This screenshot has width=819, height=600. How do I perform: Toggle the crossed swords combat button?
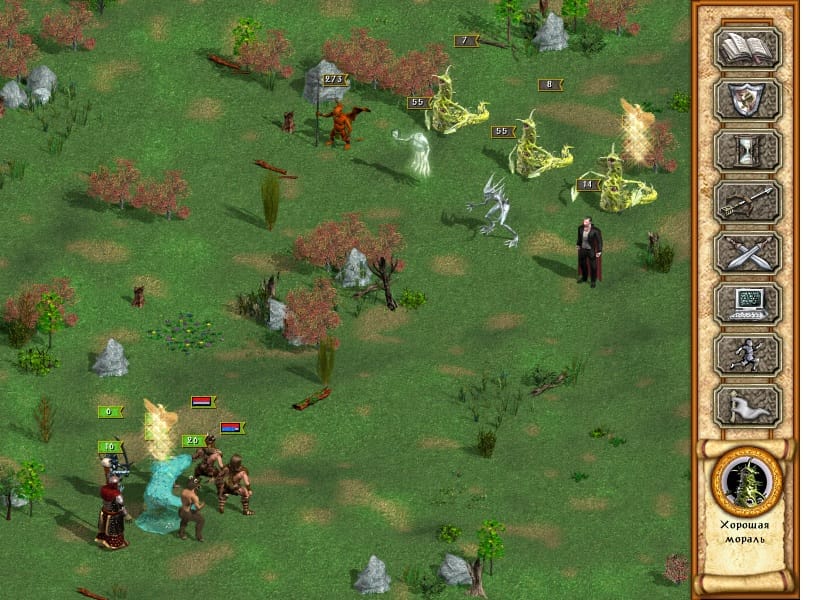coord(746,252)
